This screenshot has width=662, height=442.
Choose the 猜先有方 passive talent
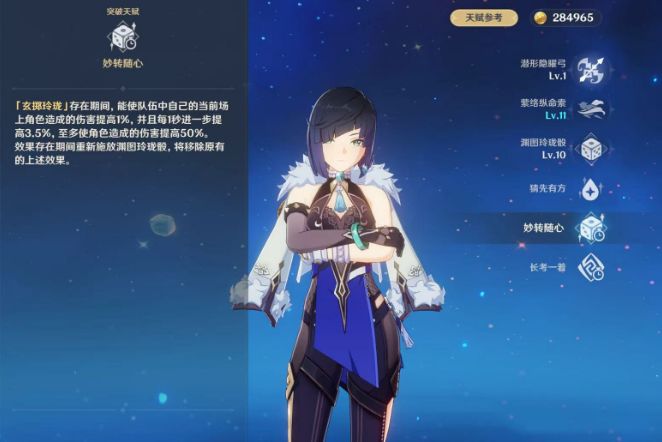590,188
